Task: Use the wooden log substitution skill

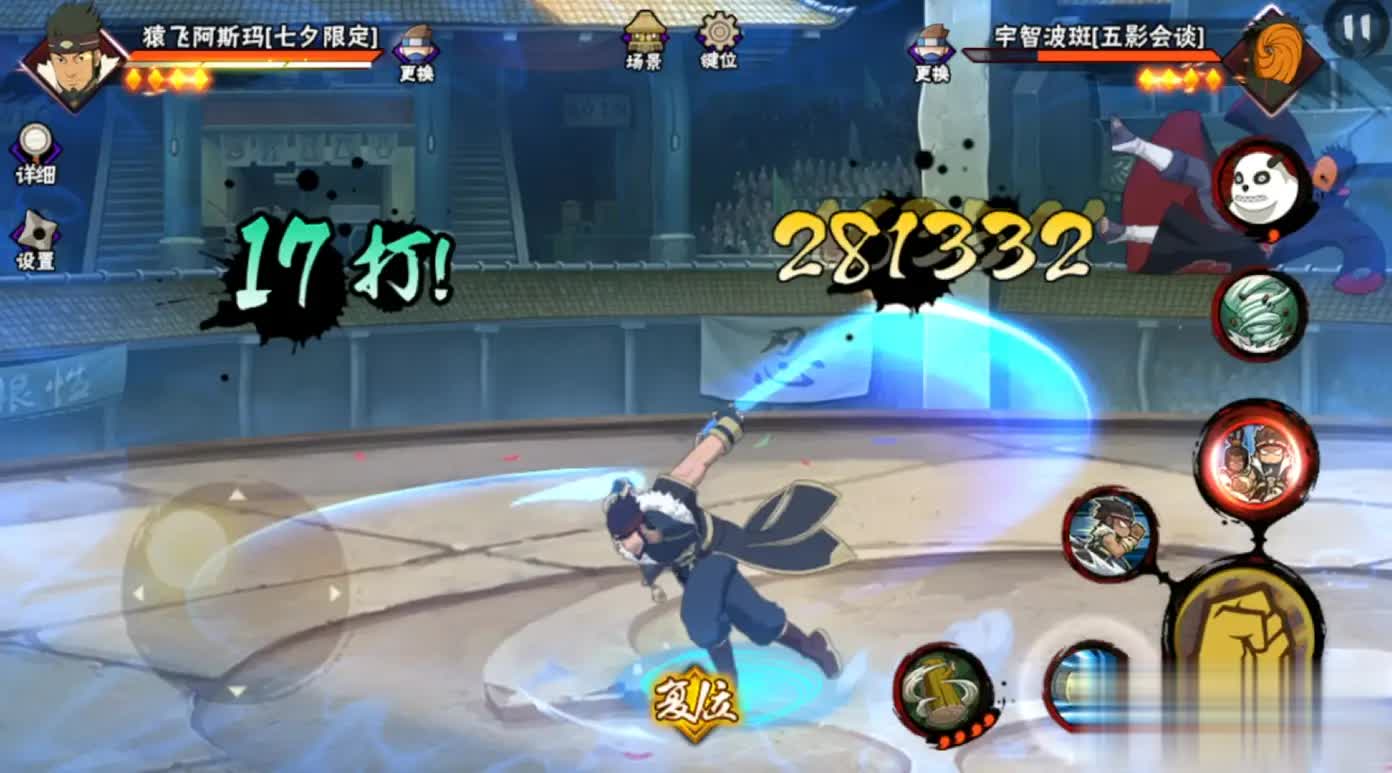Action: pyautogui.click(x=943, y=689)
